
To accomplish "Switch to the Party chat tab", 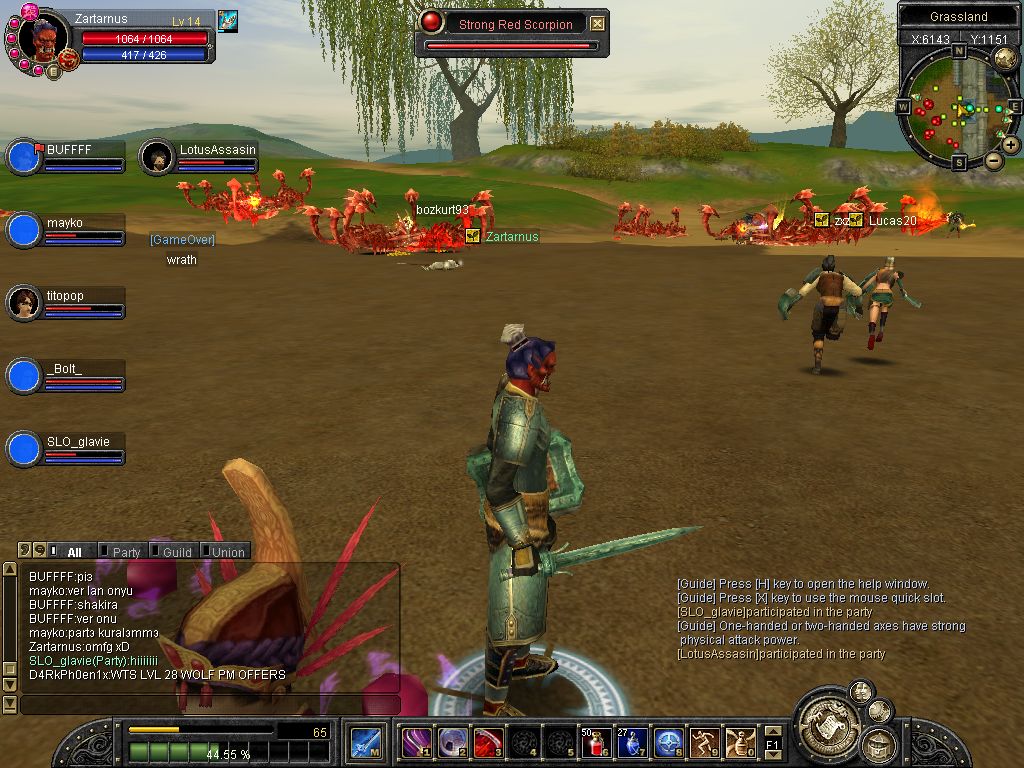I will coord(126,552).
